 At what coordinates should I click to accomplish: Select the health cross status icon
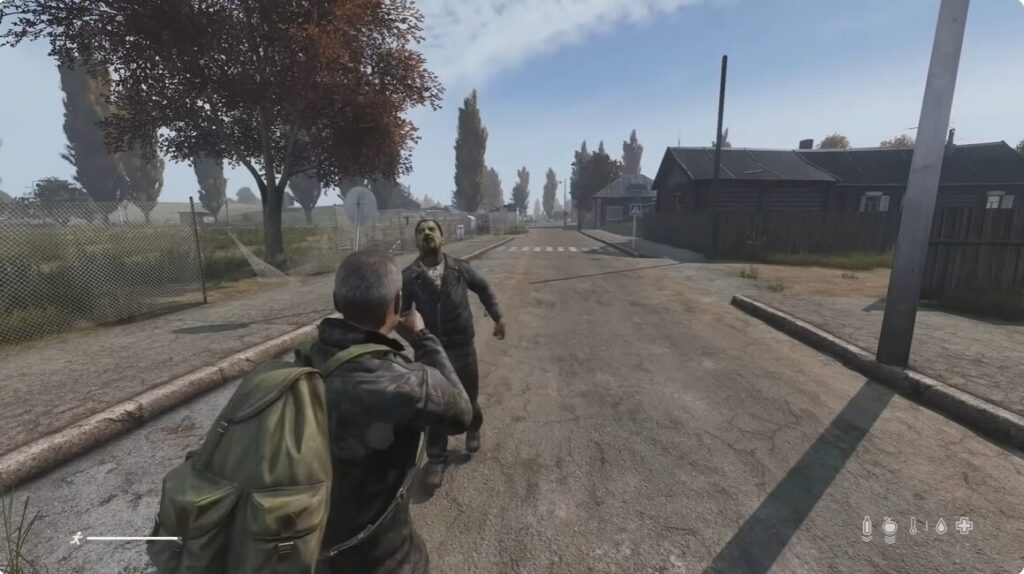964,526
